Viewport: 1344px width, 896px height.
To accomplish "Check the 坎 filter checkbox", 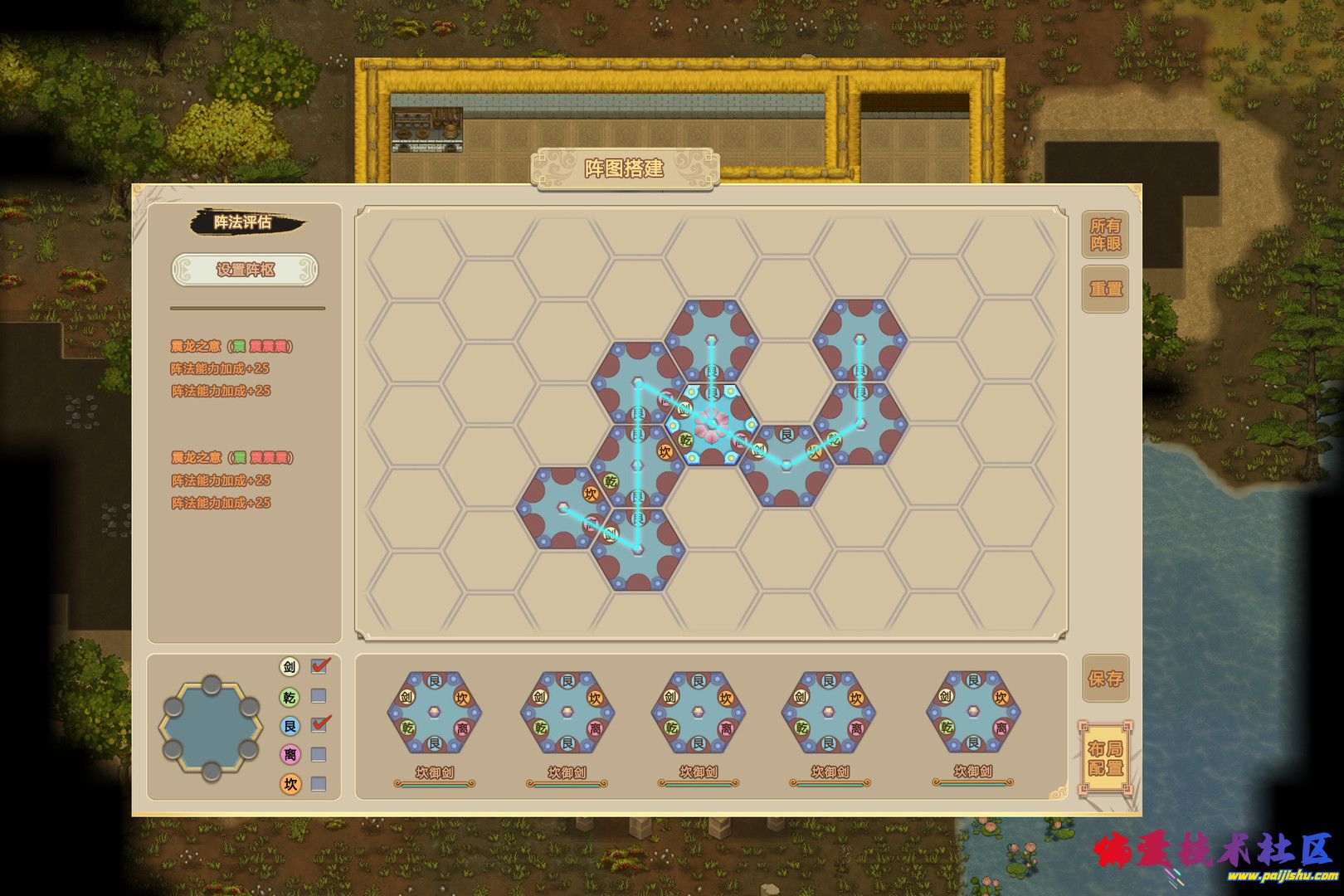I will pos(319,784).
